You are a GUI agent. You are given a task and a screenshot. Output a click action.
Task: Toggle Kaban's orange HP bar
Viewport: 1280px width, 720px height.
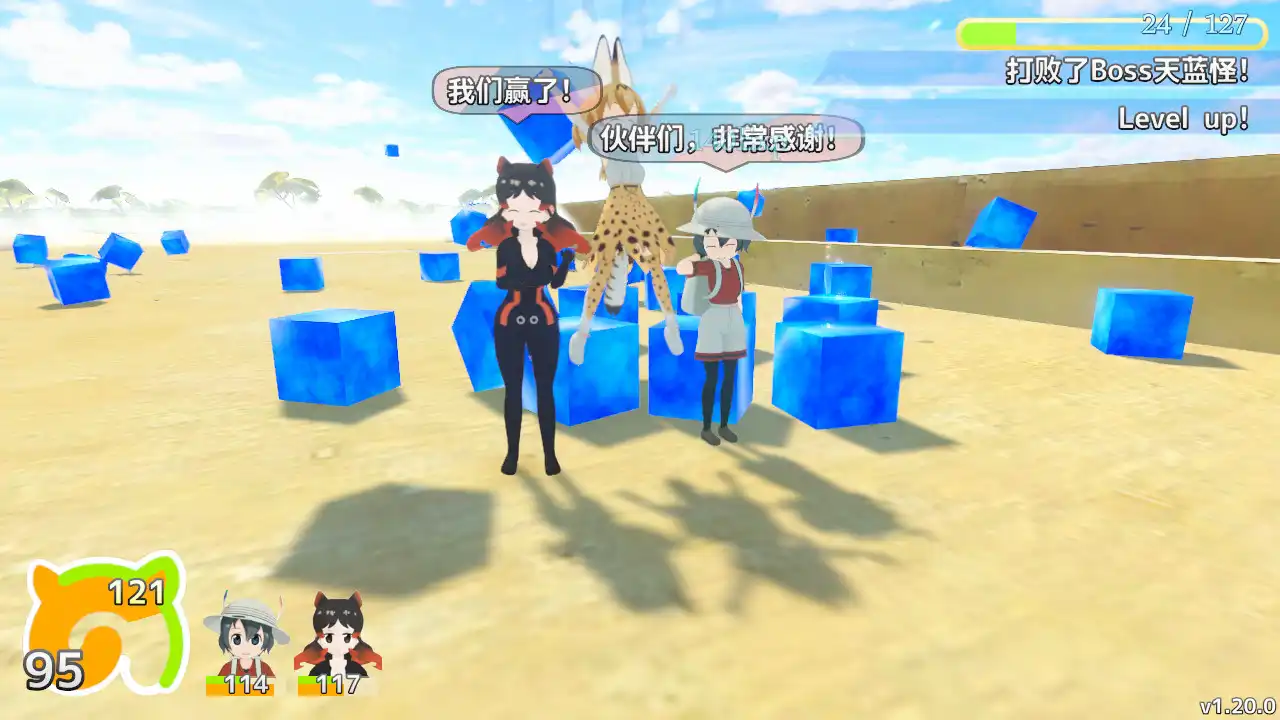(241, 687)
